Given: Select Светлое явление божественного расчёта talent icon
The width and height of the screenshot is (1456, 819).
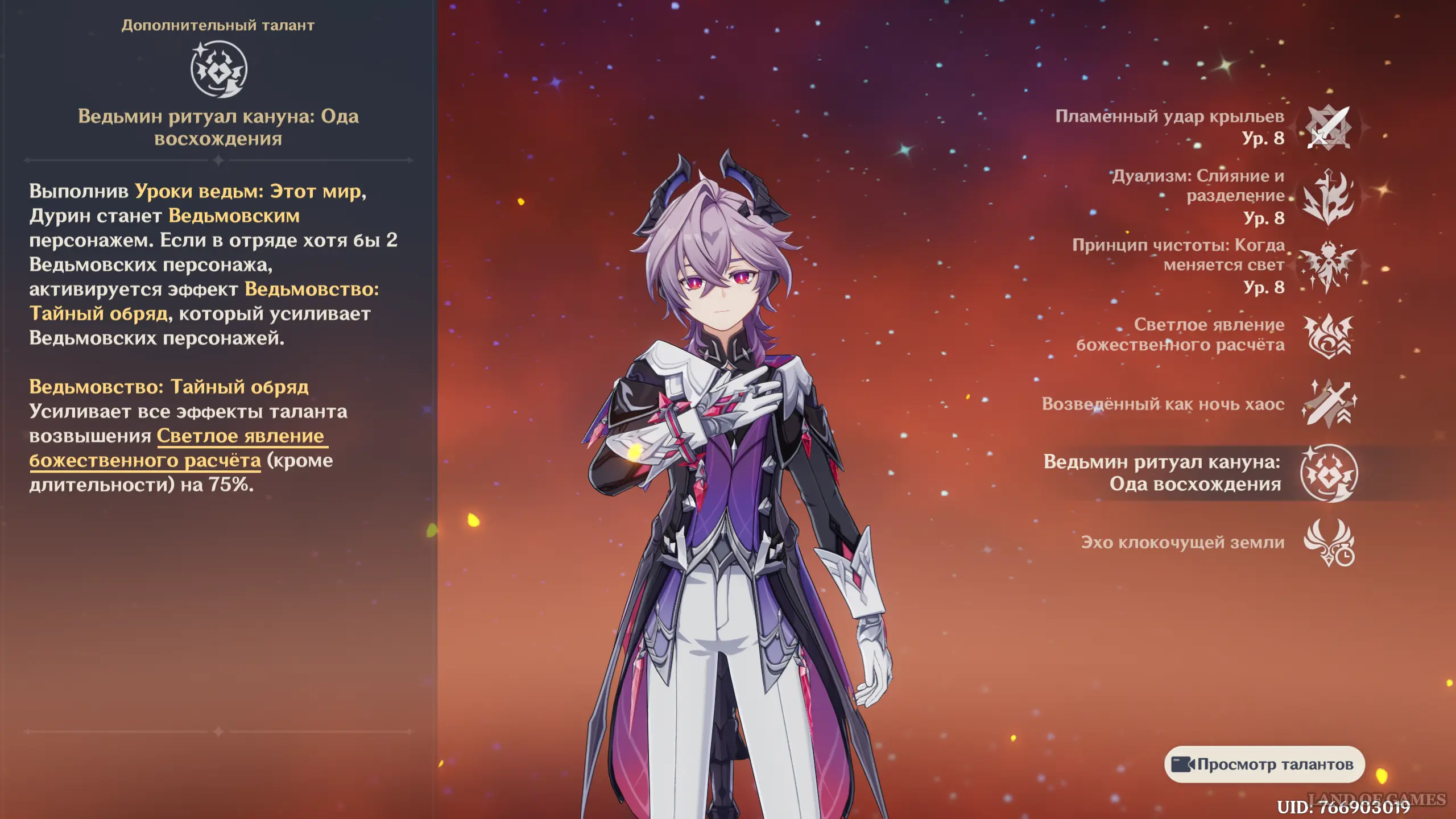Looking at the screenshot, I should (x=1329, y=336).
